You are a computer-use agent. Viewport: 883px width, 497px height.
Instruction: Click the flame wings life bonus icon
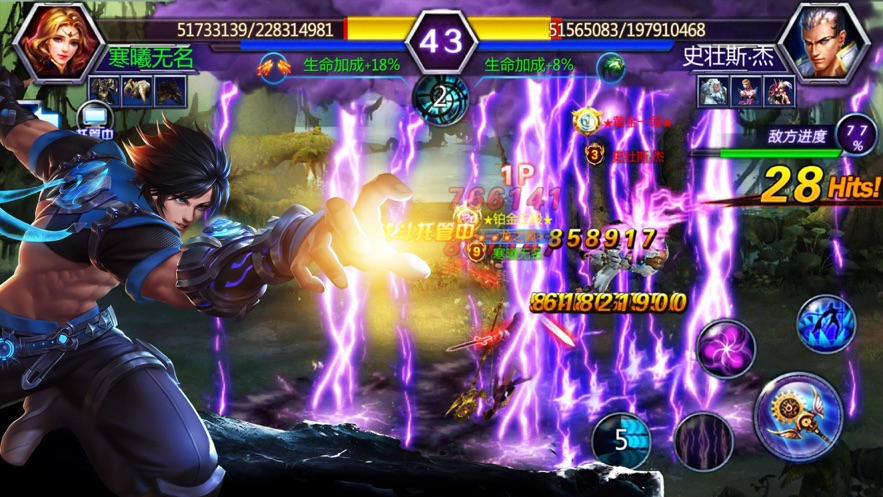point(270,66)
